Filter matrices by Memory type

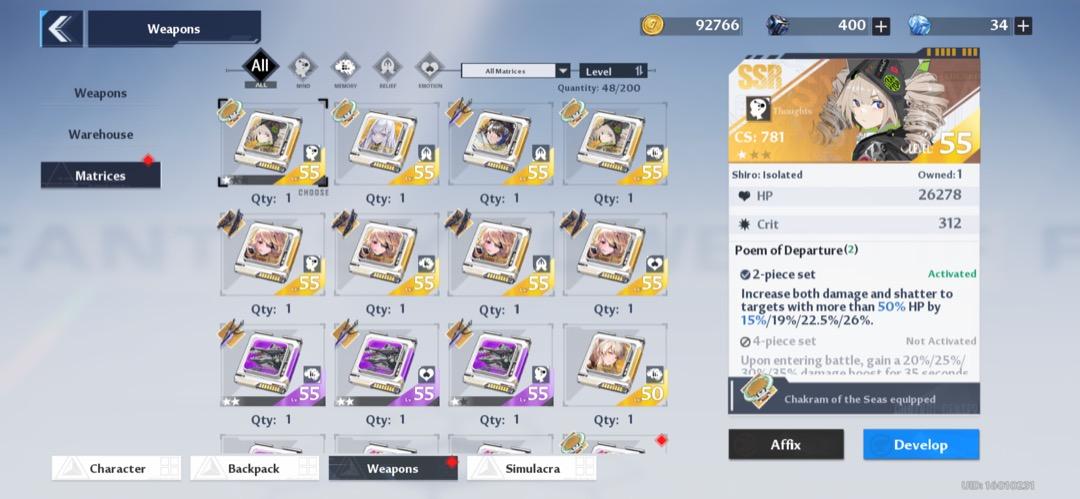pos(345,69)
